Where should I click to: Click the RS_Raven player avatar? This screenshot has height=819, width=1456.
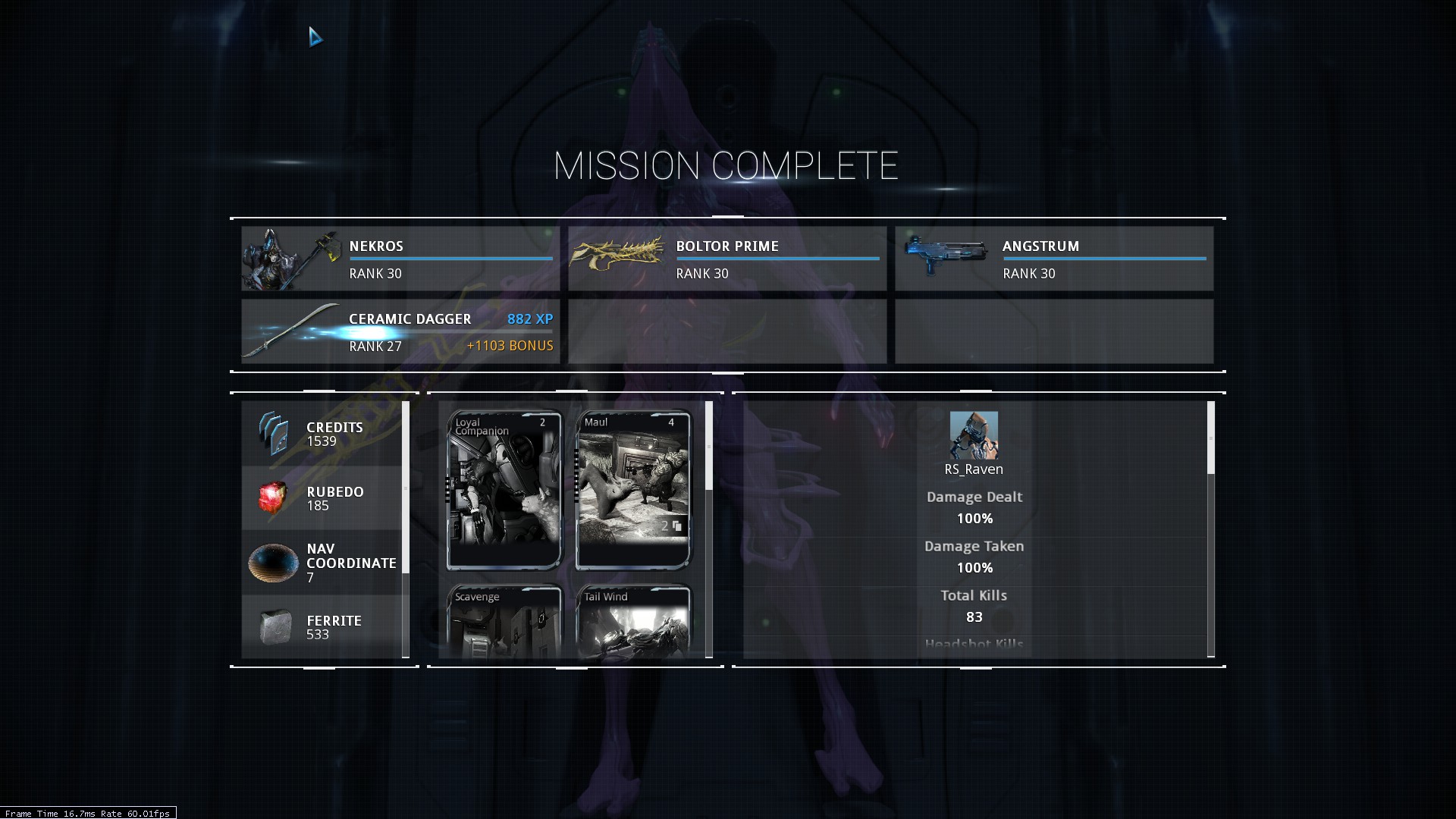[974, 435]
